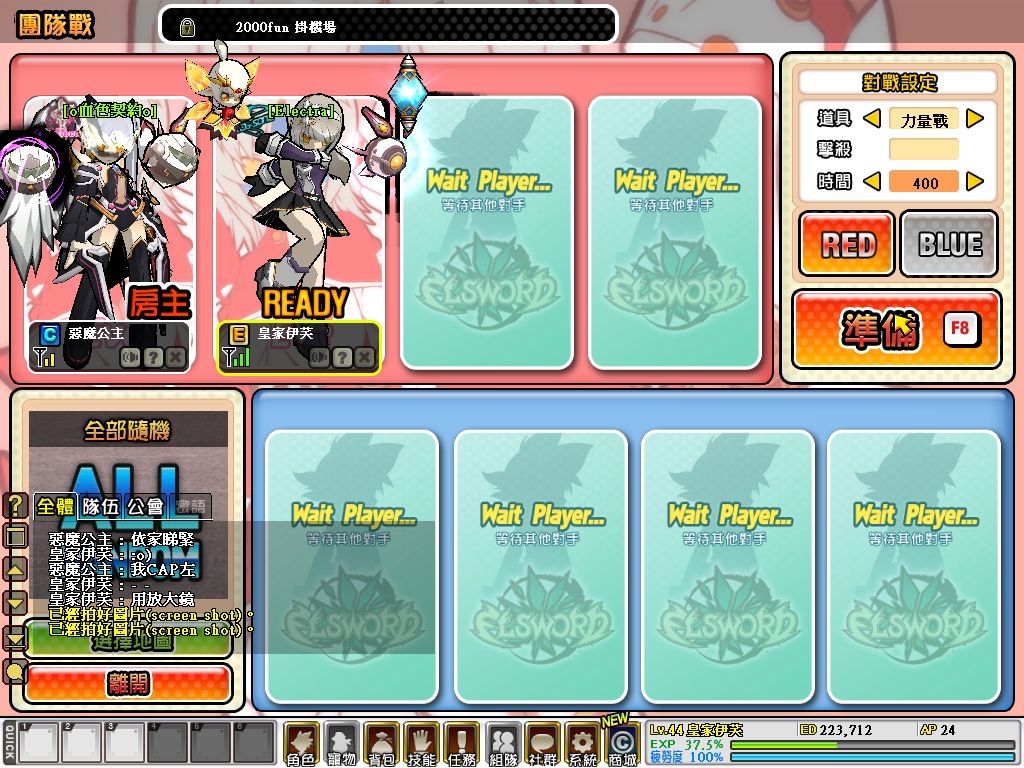Switch chat to the 公會 (guild) tab
1024x768 pixels.
click(148, 506)
